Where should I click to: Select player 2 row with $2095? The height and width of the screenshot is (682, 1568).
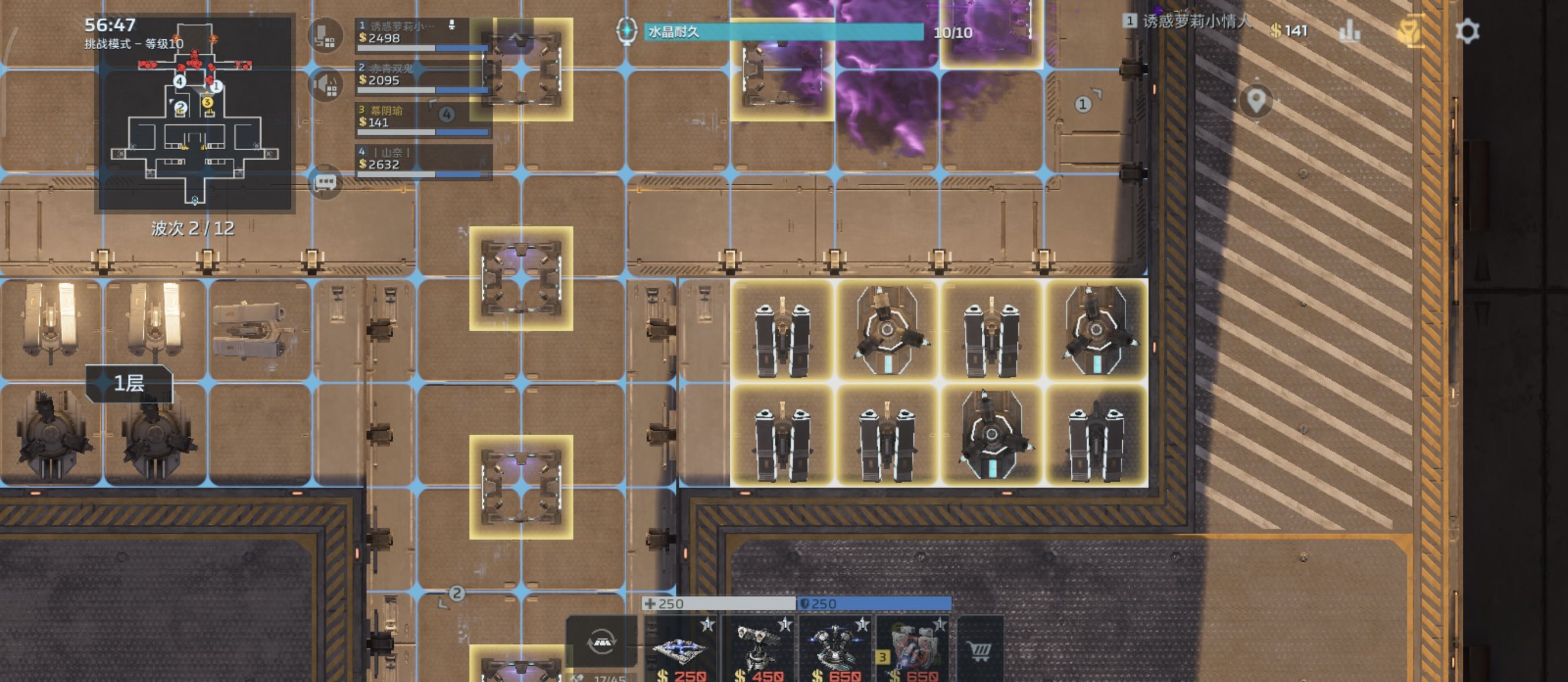[423, 77]
